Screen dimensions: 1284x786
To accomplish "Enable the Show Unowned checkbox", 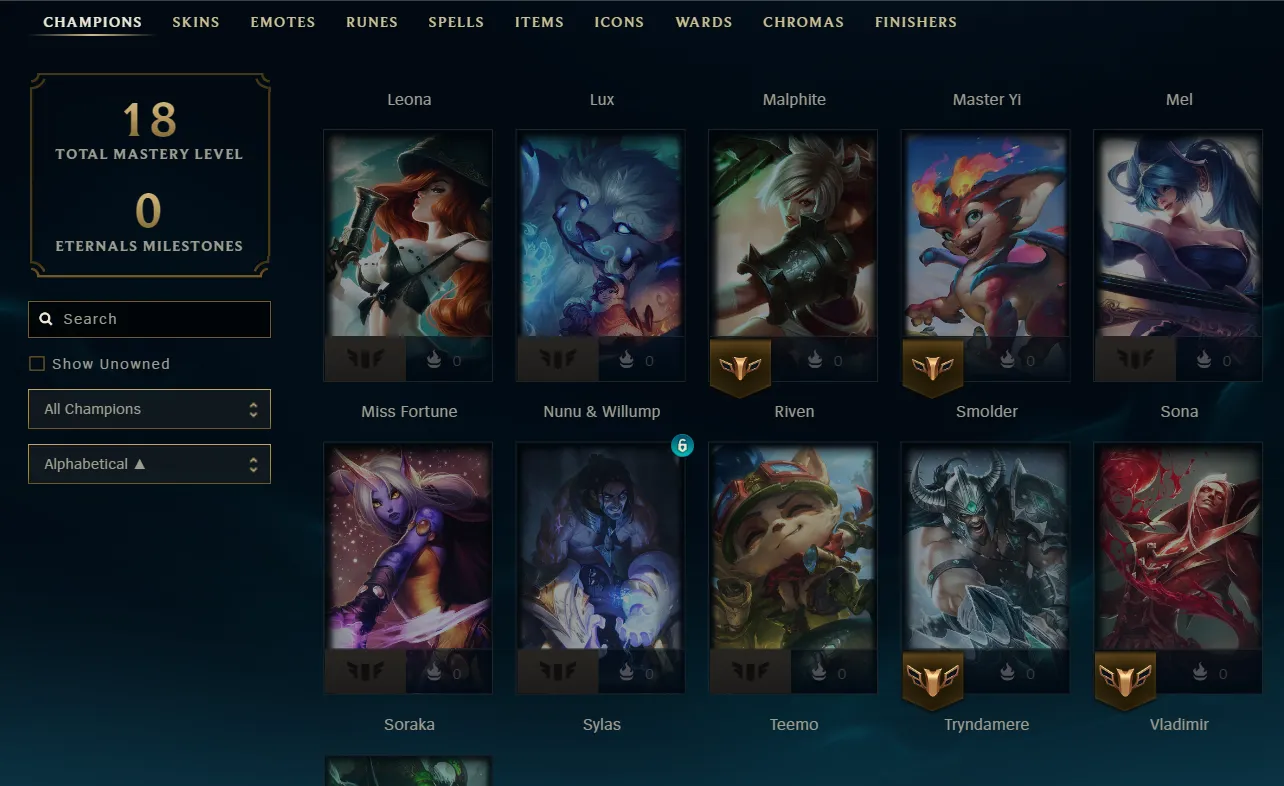I will click(37, 363).
